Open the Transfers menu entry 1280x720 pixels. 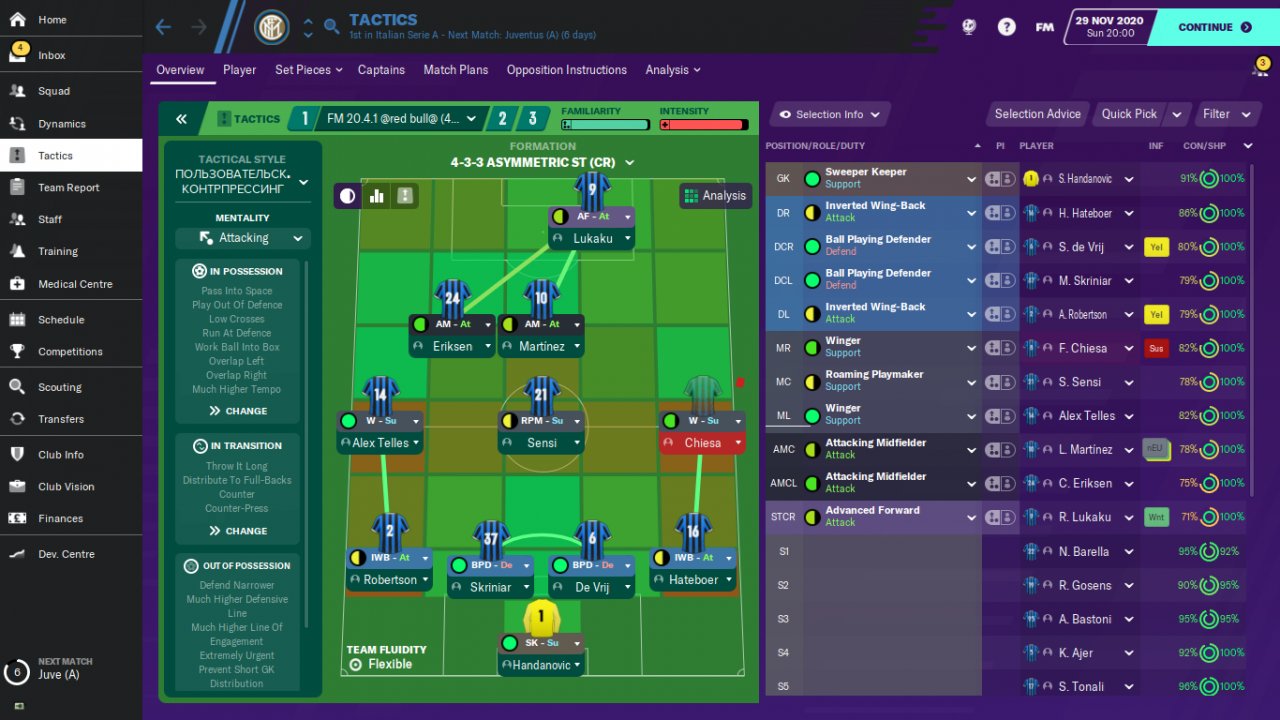click(x=61, y=419)
